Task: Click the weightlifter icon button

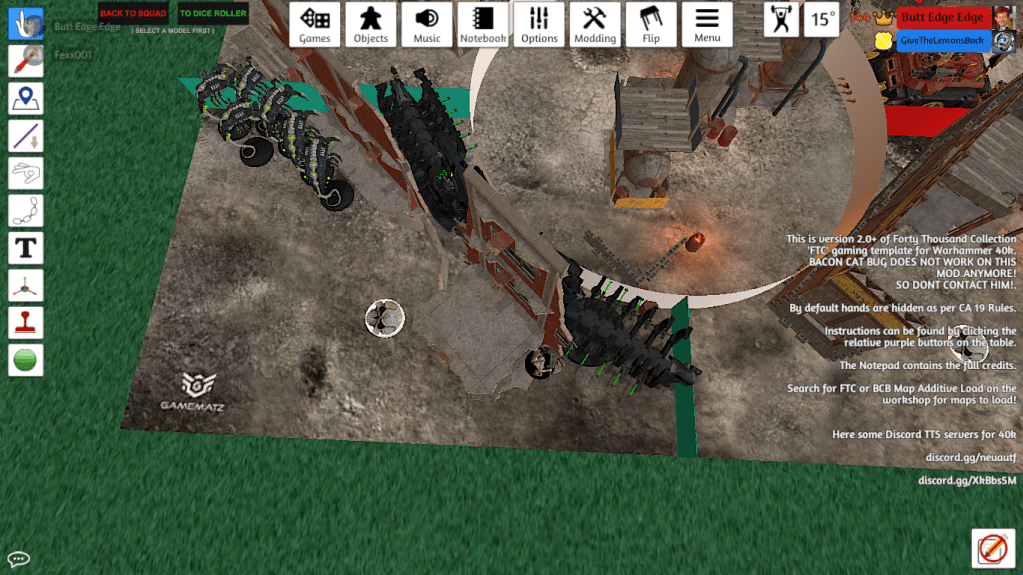Action: (x=781, y=19)
